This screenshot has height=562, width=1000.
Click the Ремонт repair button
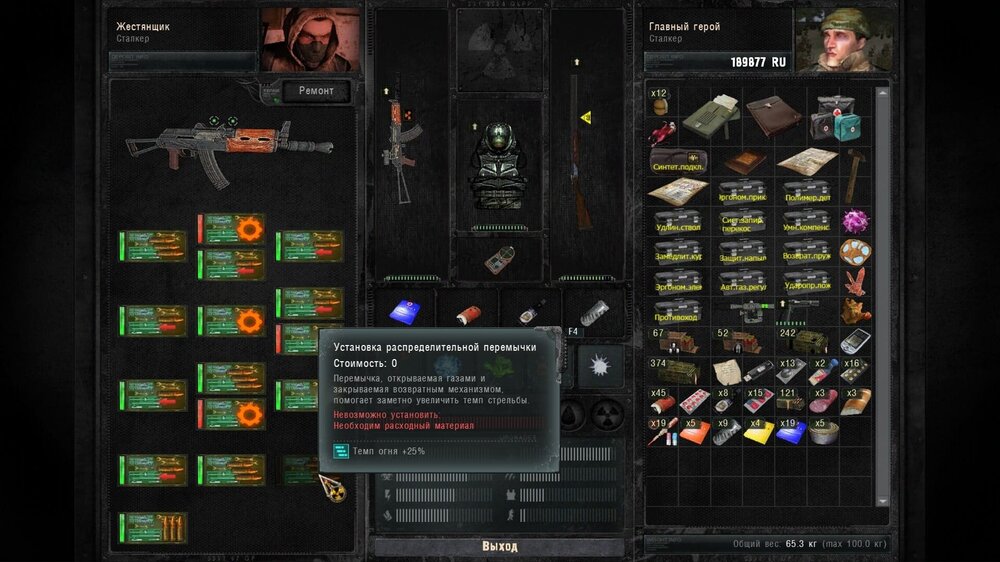316,91
